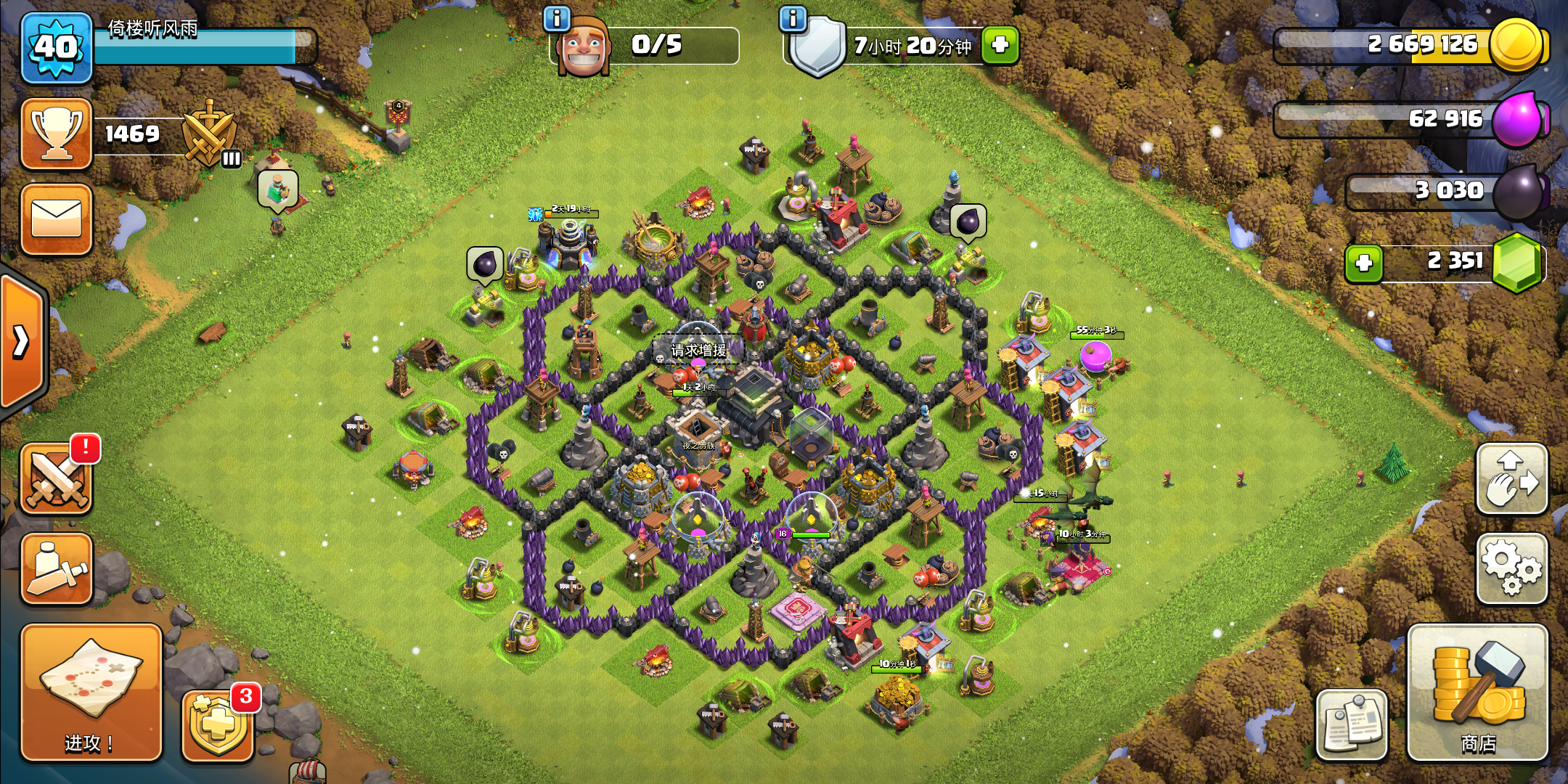Open the game settings gears
This screenshot has width=1568, height=784.
point(1511,568)
